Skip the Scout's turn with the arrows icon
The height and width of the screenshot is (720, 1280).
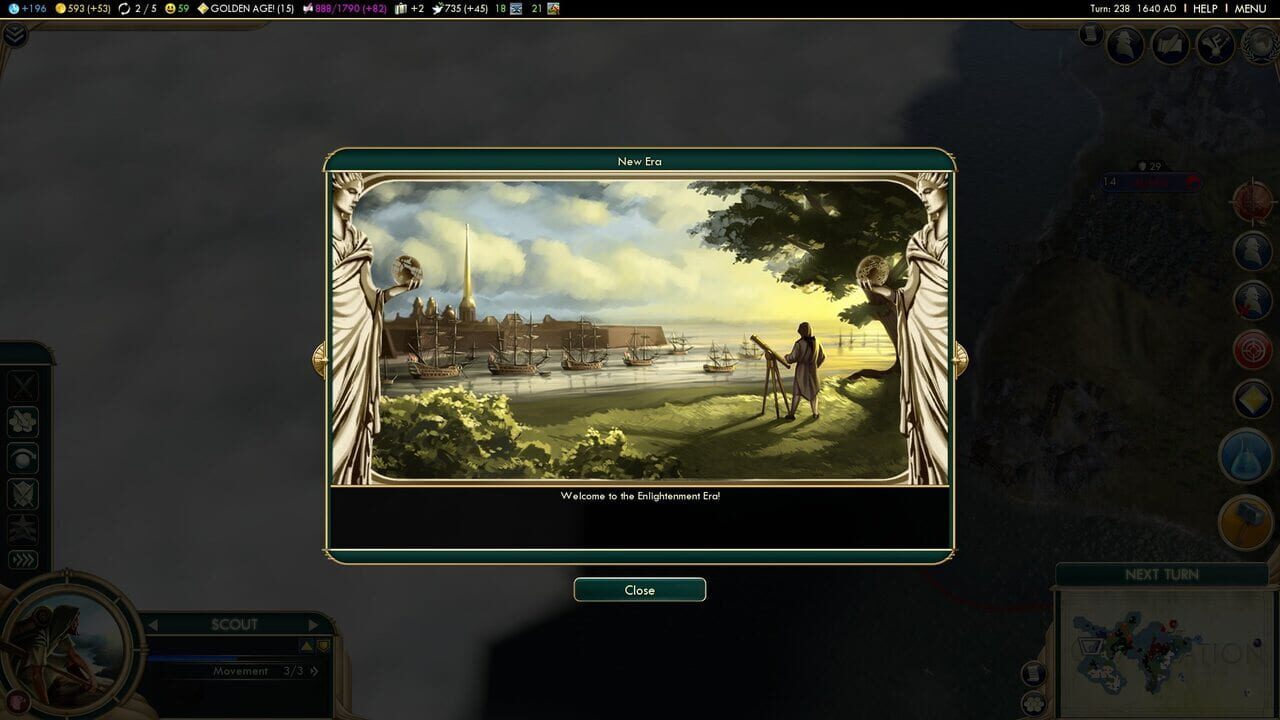click(x=23, y=558)
